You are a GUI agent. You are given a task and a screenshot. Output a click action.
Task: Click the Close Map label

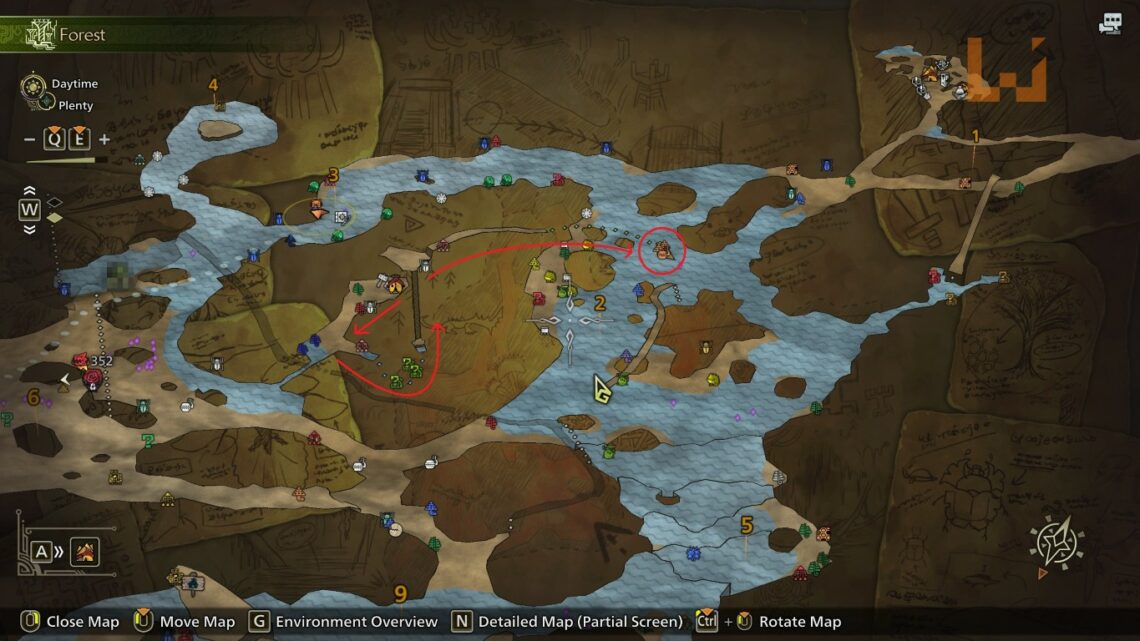(x=82, y=622)
